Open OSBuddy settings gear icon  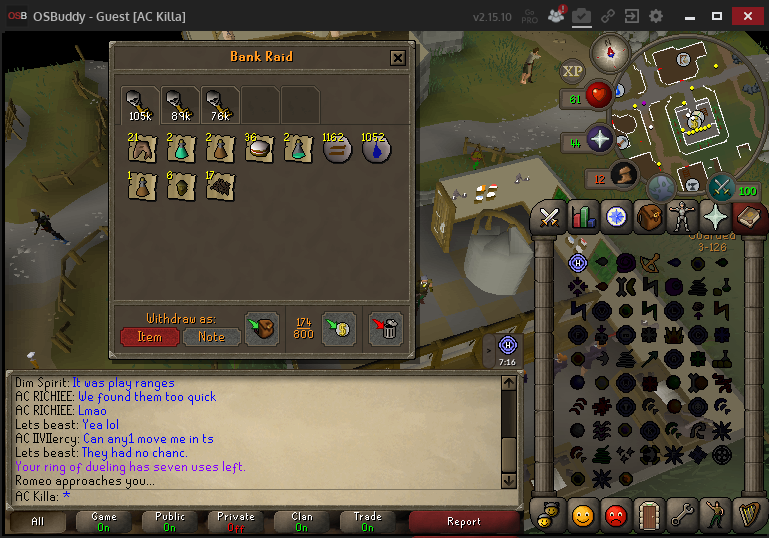656,16
